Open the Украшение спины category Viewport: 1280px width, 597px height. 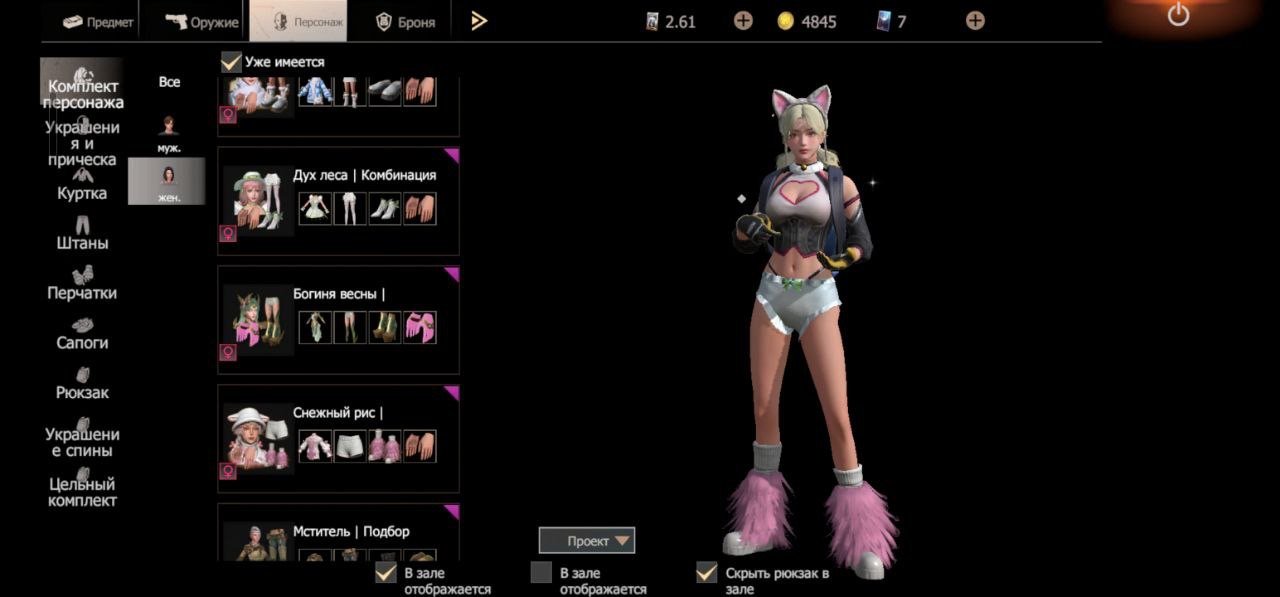click(82, 435)
